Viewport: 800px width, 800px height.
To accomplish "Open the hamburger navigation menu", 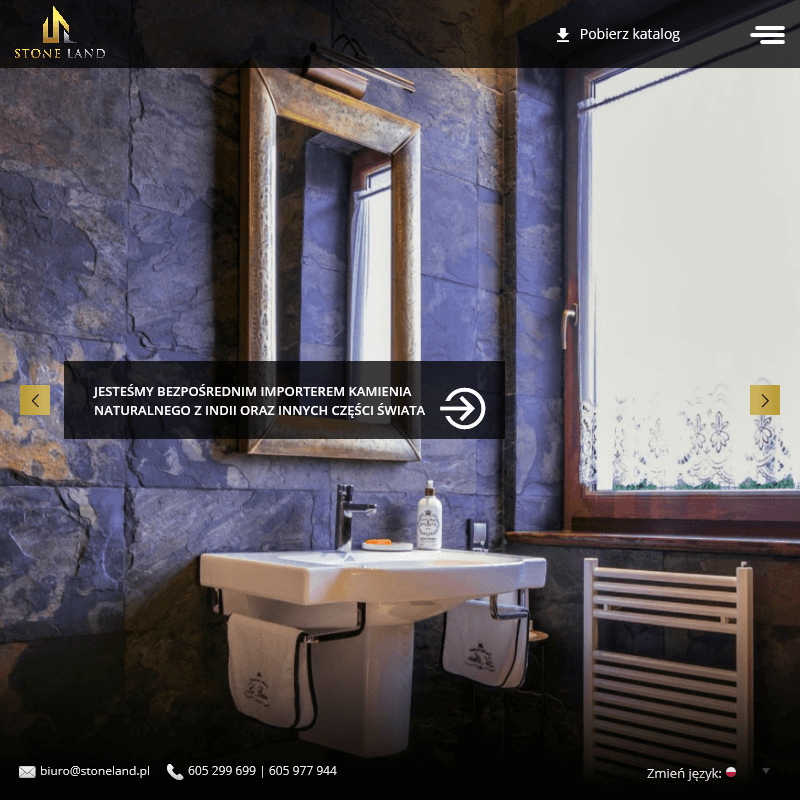I will [x=767, y=34].
